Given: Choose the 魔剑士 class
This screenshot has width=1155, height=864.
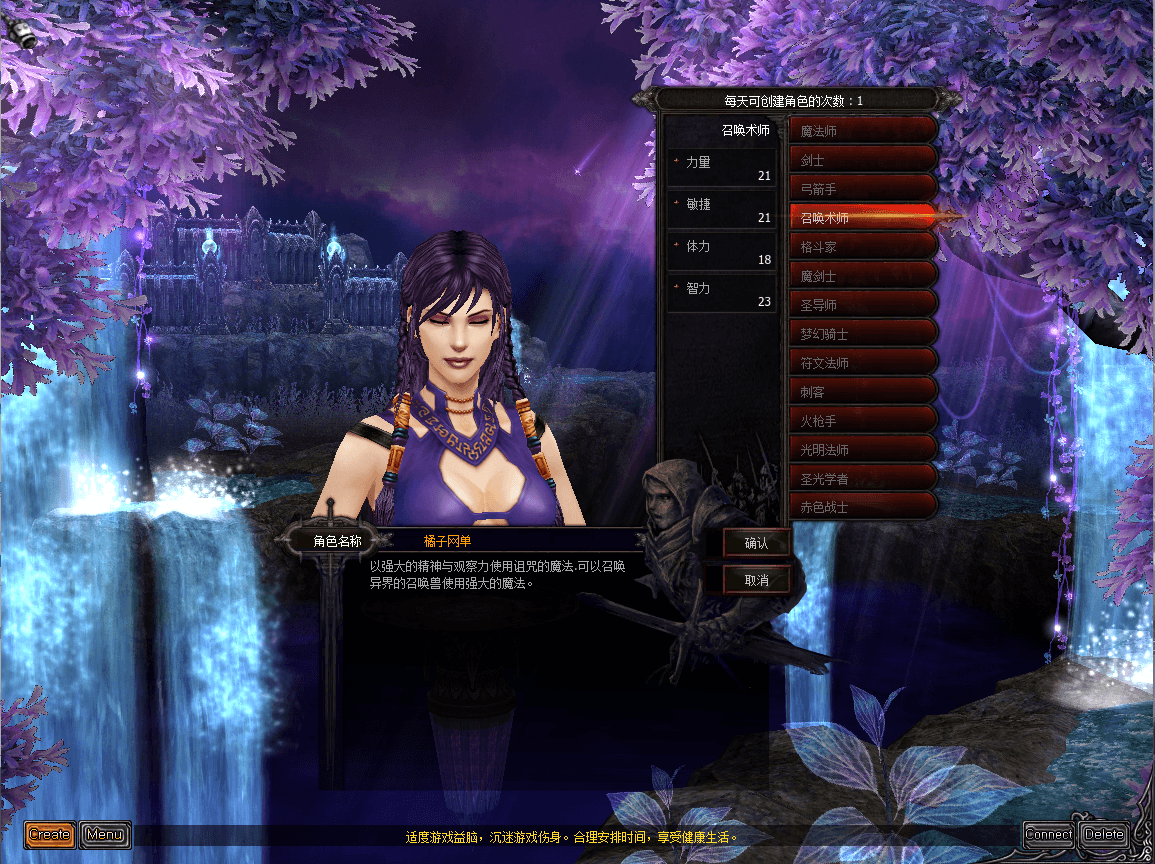Looking at the screenshot, I should [x=862, y=275].
